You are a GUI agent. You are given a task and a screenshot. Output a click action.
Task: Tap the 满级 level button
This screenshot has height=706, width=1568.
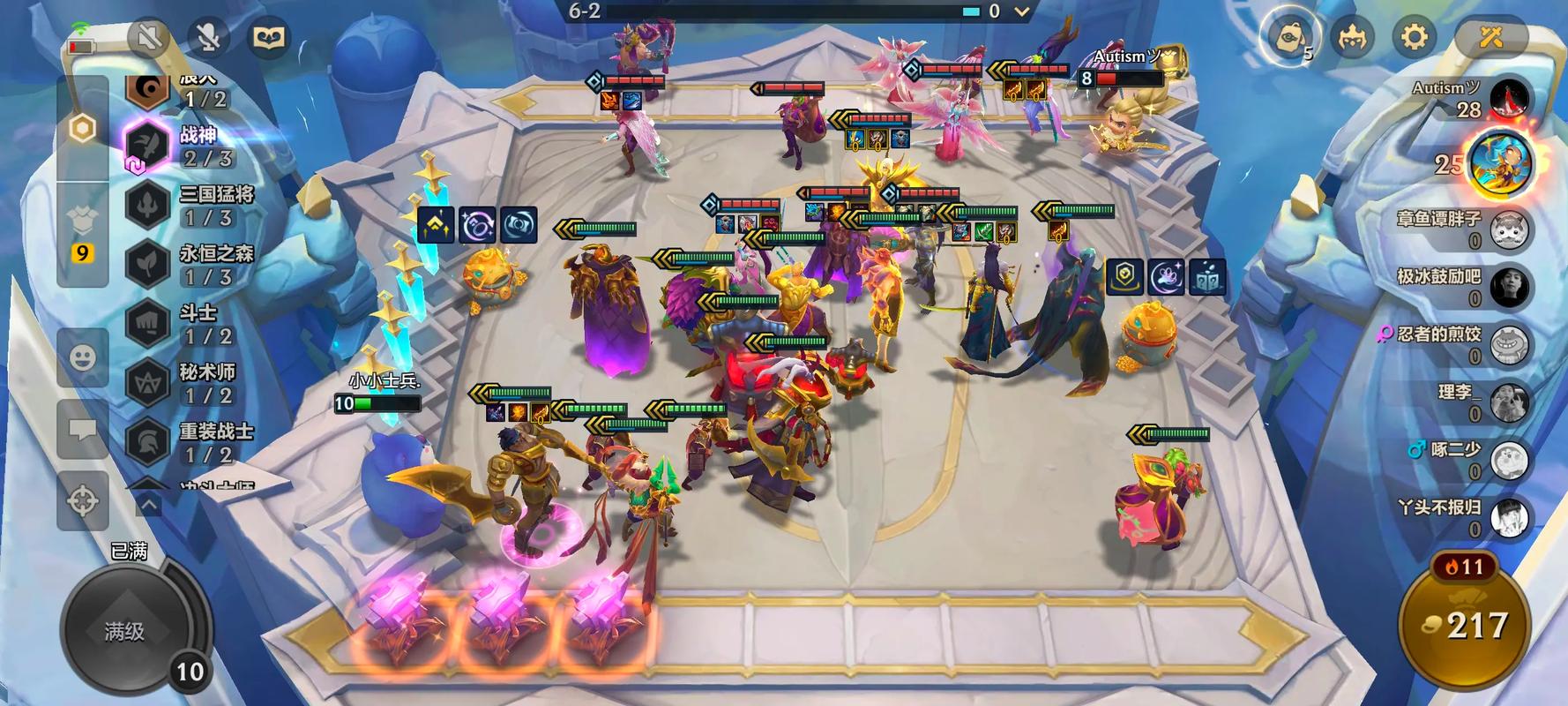[x=125, y=630]
